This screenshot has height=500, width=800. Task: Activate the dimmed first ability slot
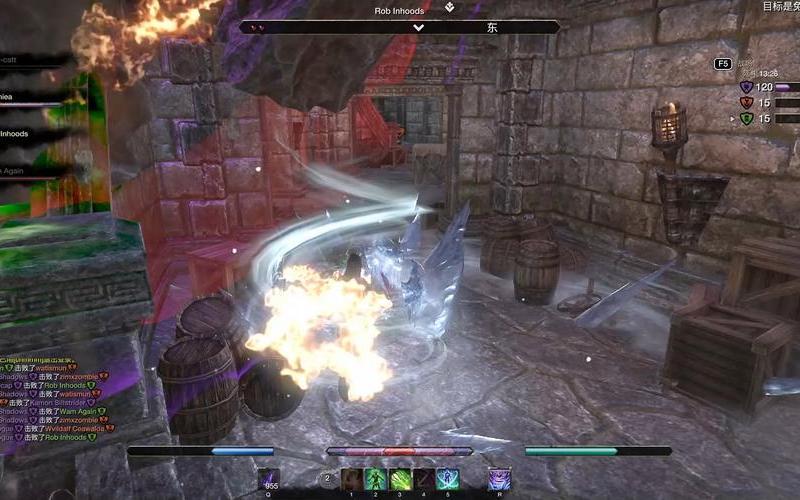coord(352,479)
